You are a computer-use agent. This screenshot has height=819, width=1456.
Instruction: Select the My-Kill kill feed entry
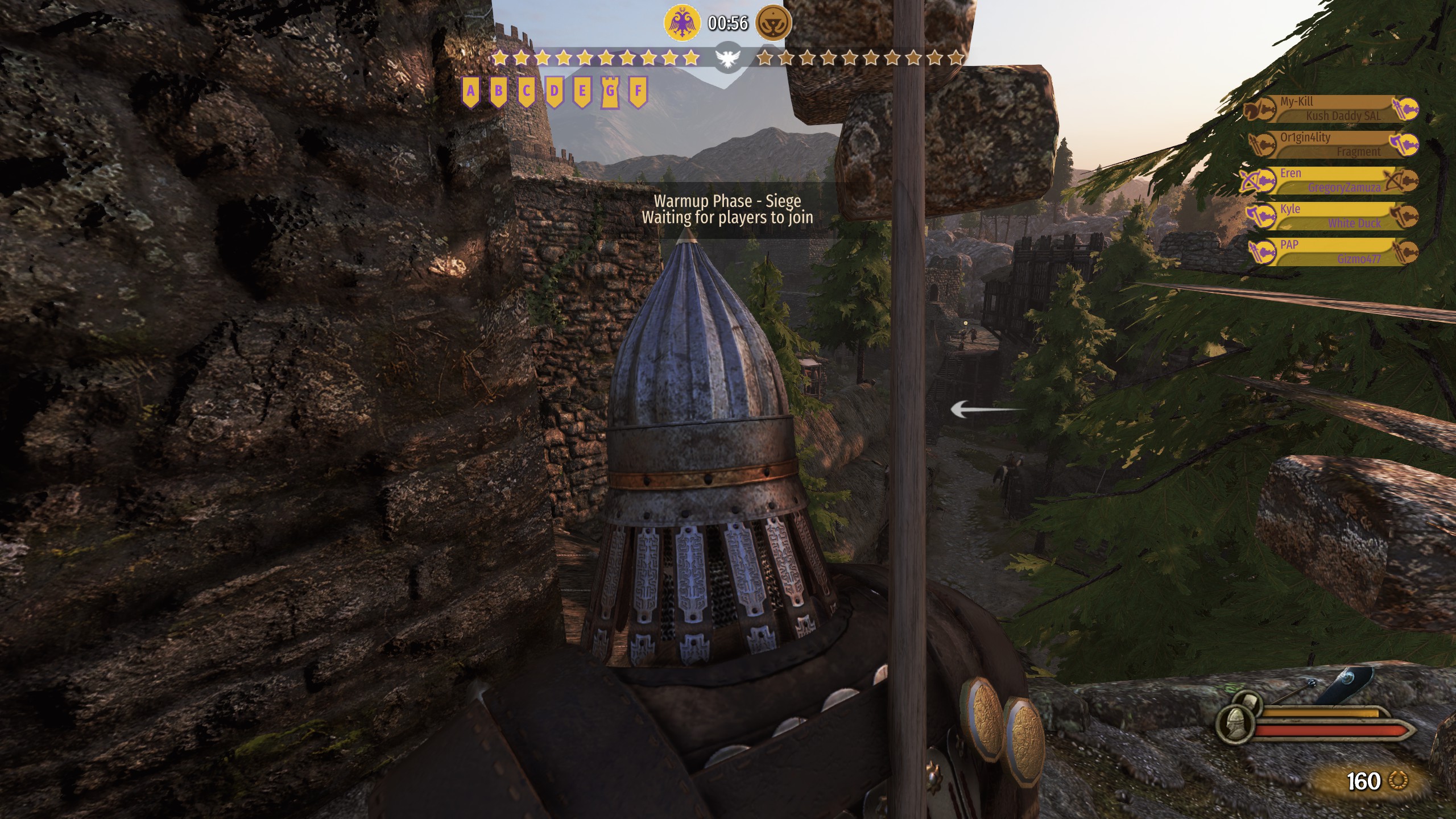(1331, 109)
